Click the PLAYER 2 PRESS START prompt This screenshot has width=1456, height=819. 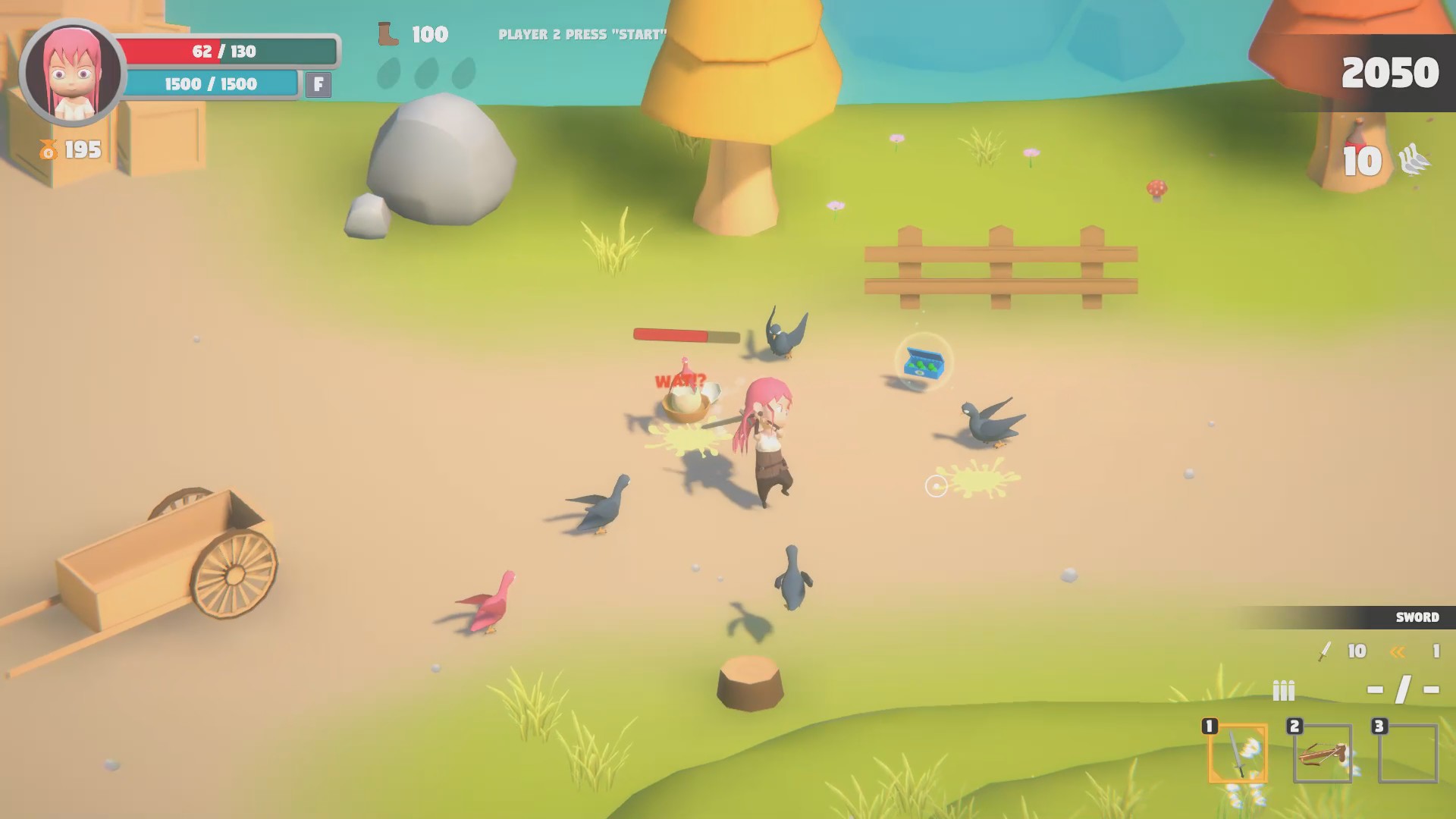(x=583, y=33)
